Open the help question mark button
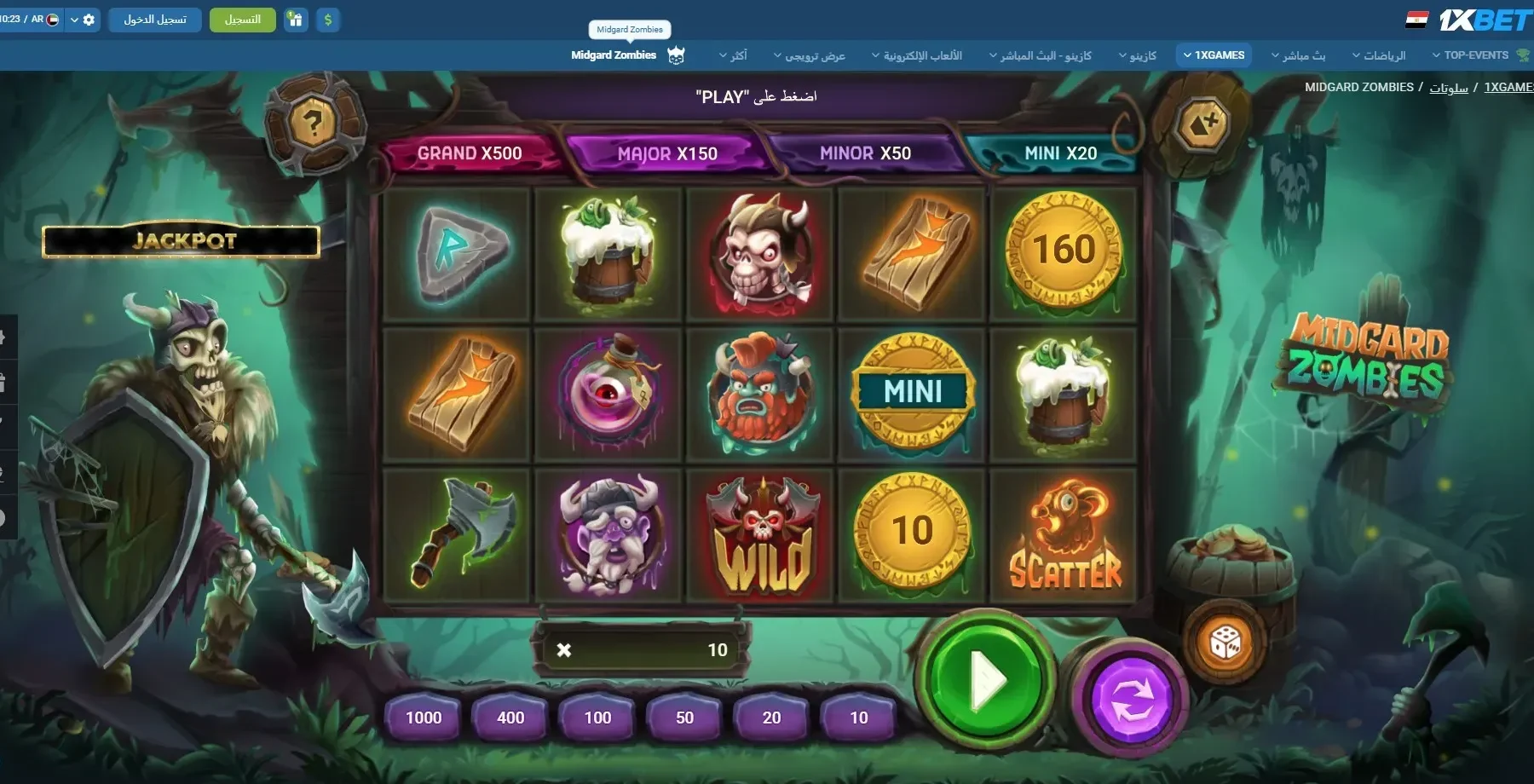This screenshot has height=784, width=1534. tap(313, 124)
